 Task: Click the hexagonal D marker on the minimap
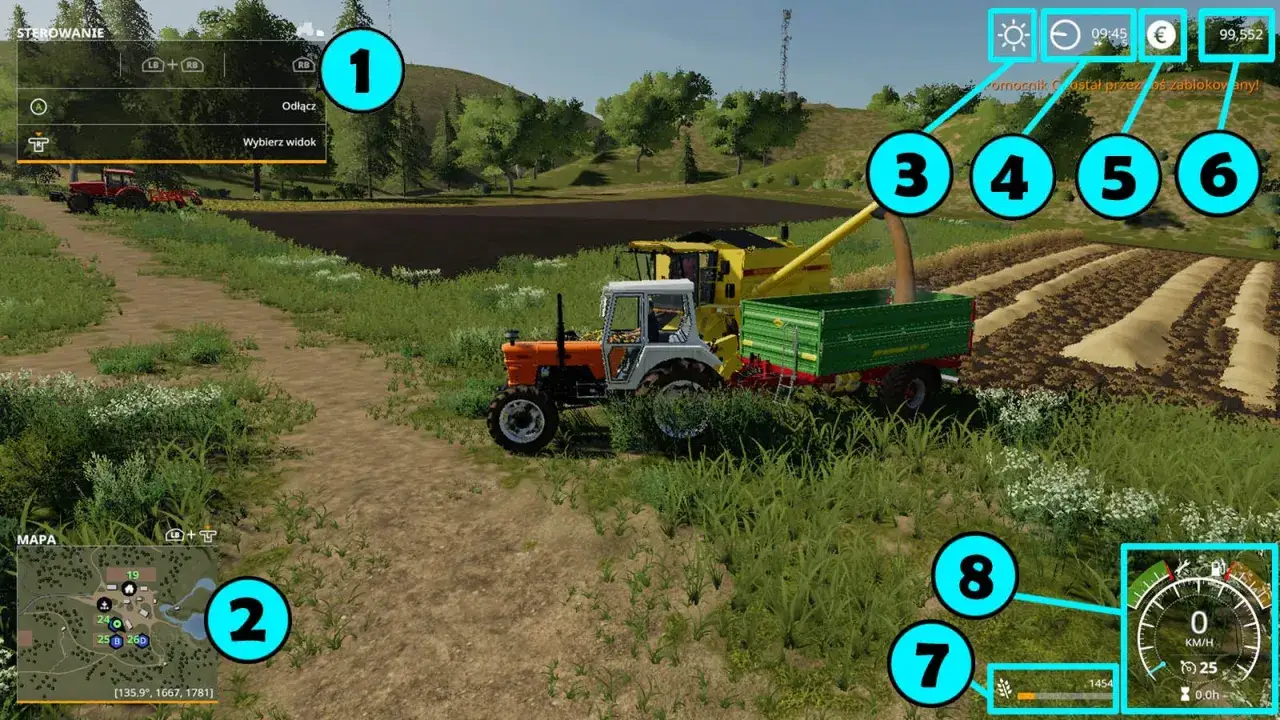pos(143,640)
